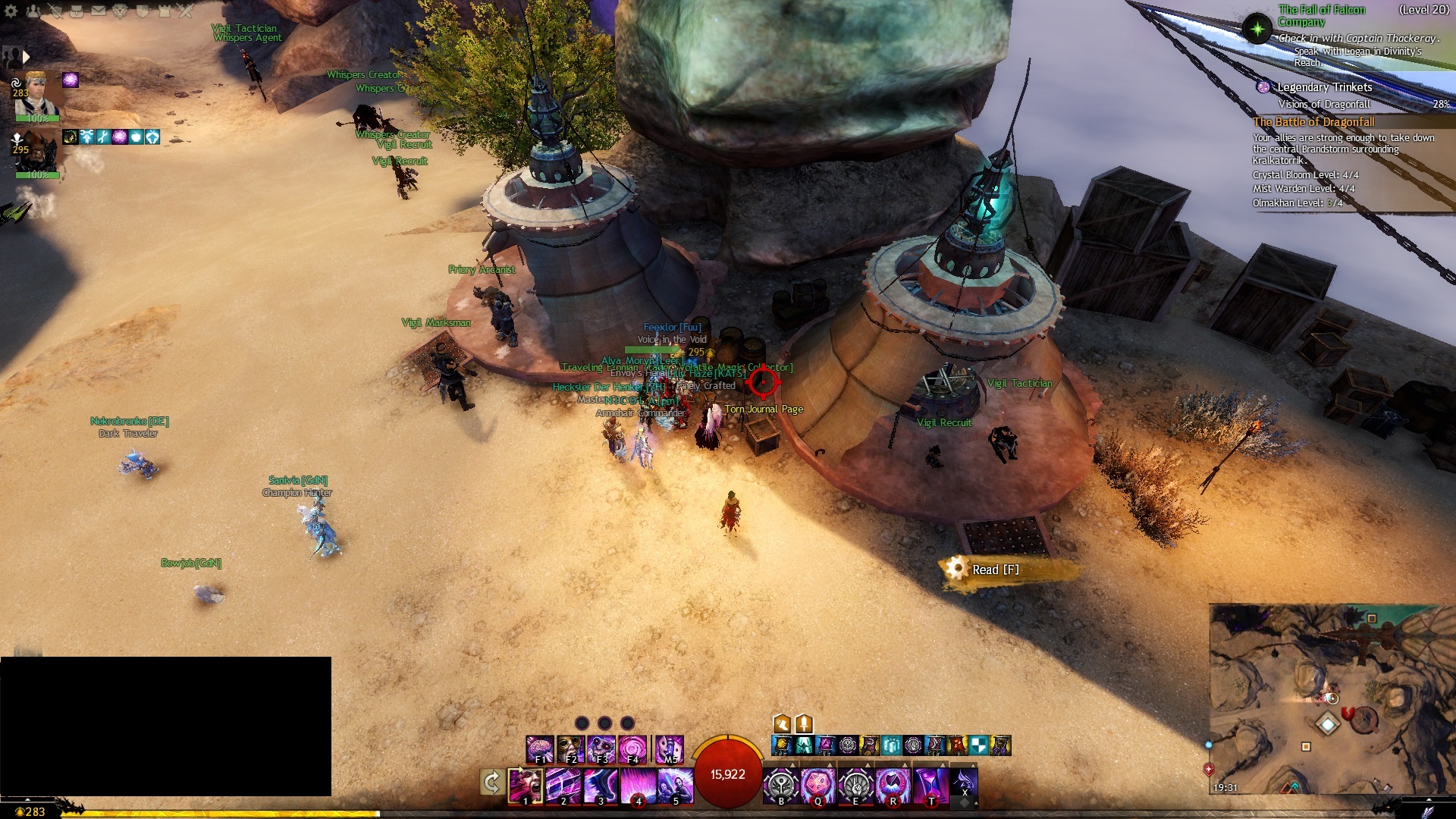Select The Fall of Falcon Company story tracker

1321,15
